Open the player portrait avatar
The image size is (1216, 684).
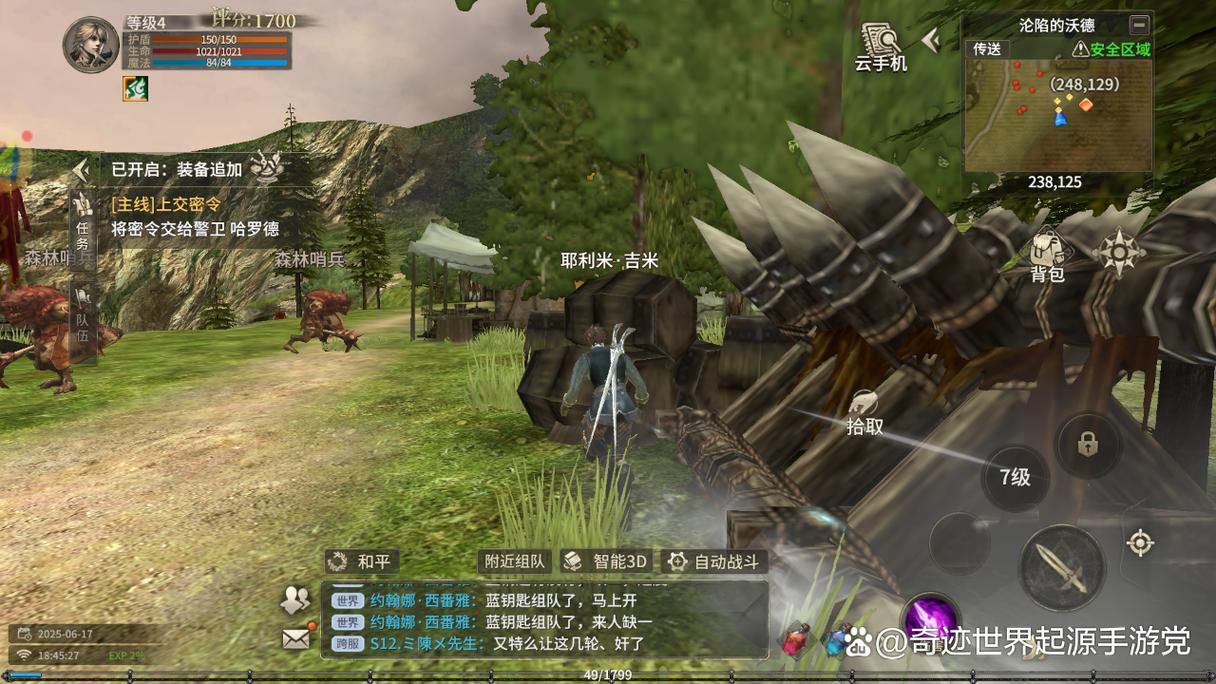click(x=91, y=44)
